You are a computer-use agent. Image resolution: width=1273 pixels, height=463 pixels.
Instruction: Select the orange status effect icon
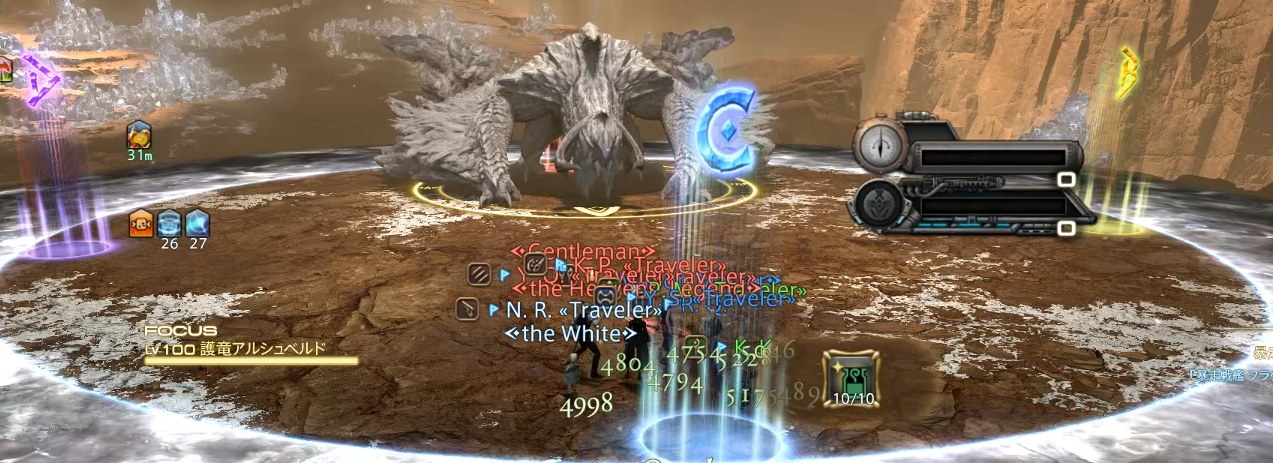click(141, 224)
